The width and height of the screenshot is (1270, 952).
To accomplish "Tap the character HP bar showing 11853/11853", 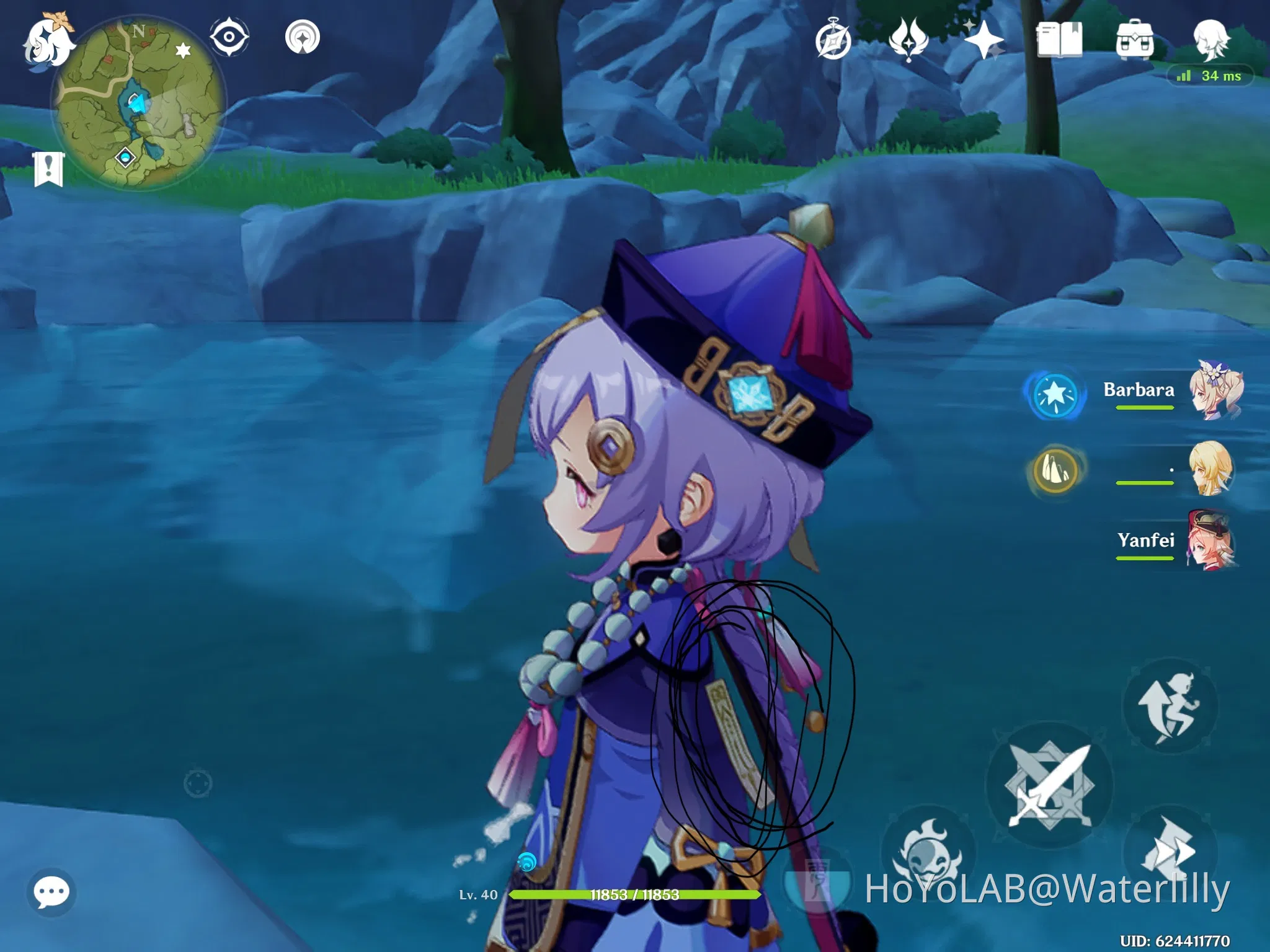I will coord(634,896).
